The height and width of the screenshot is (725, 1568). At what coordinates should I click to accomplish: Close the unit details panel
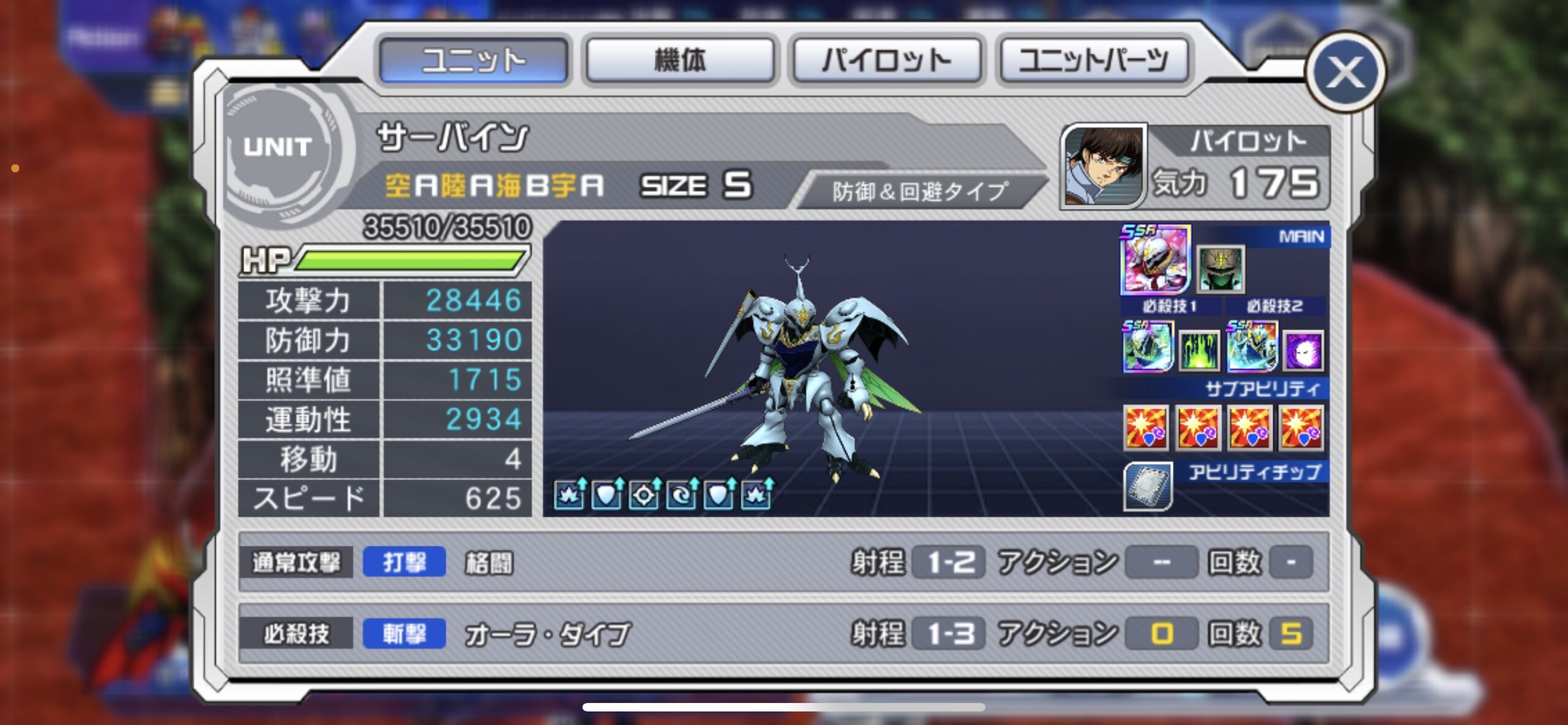tap(1345, 72)
